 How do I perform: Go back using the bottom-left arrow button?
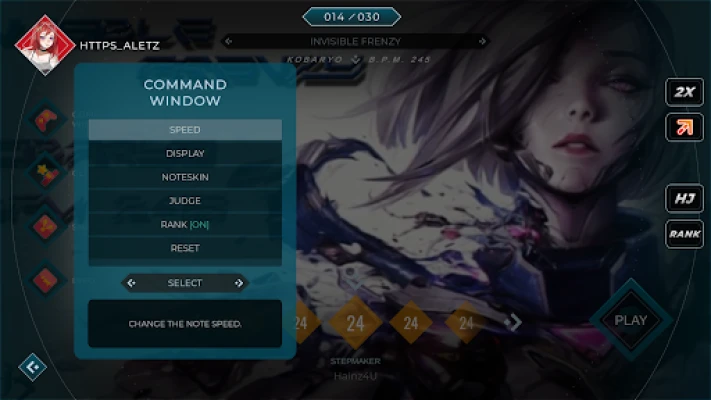[x=32, y=368]
